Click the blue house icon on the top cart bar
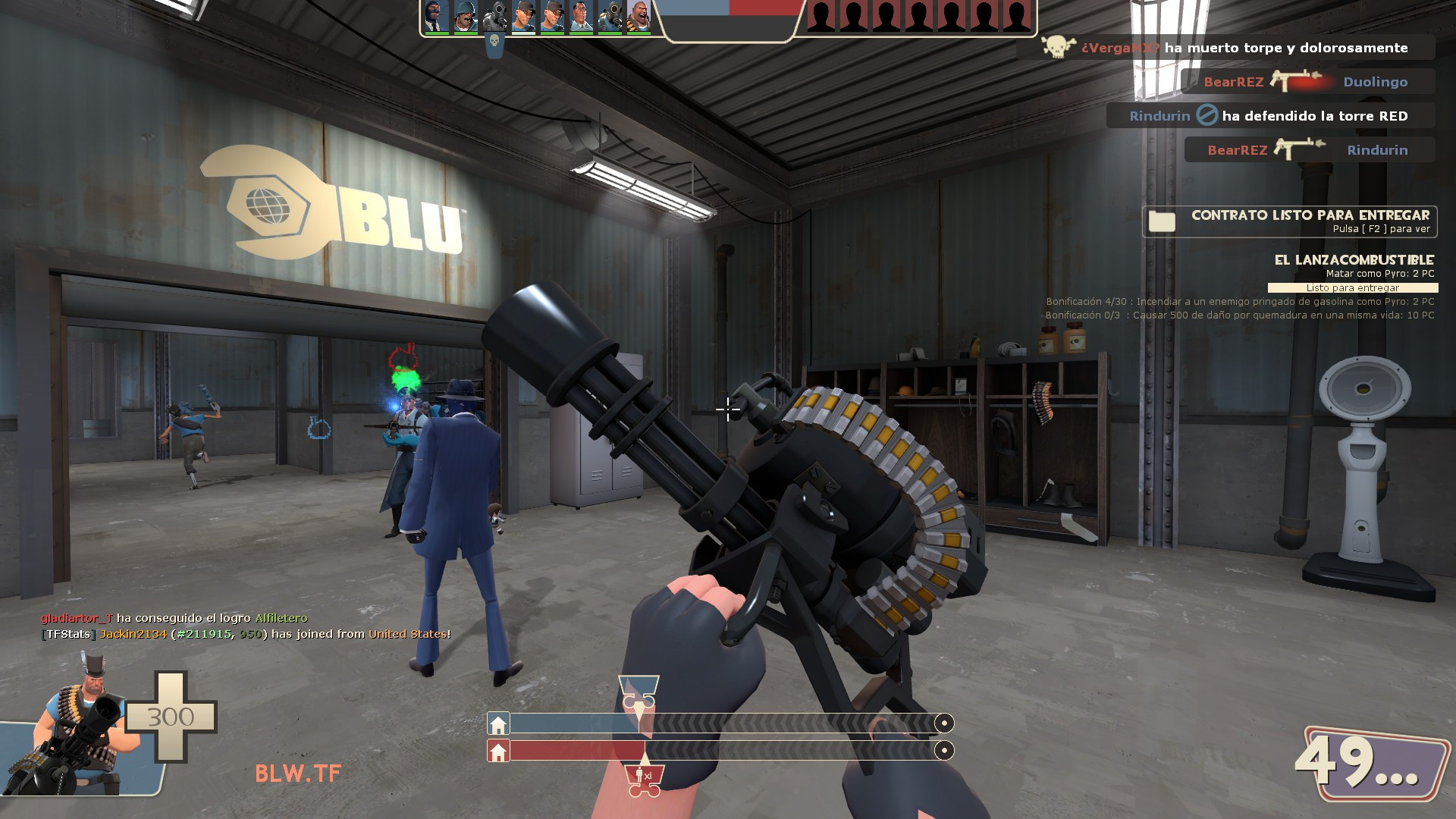The height and width of the screenshot is (819, 1456). tap(498, 723)
